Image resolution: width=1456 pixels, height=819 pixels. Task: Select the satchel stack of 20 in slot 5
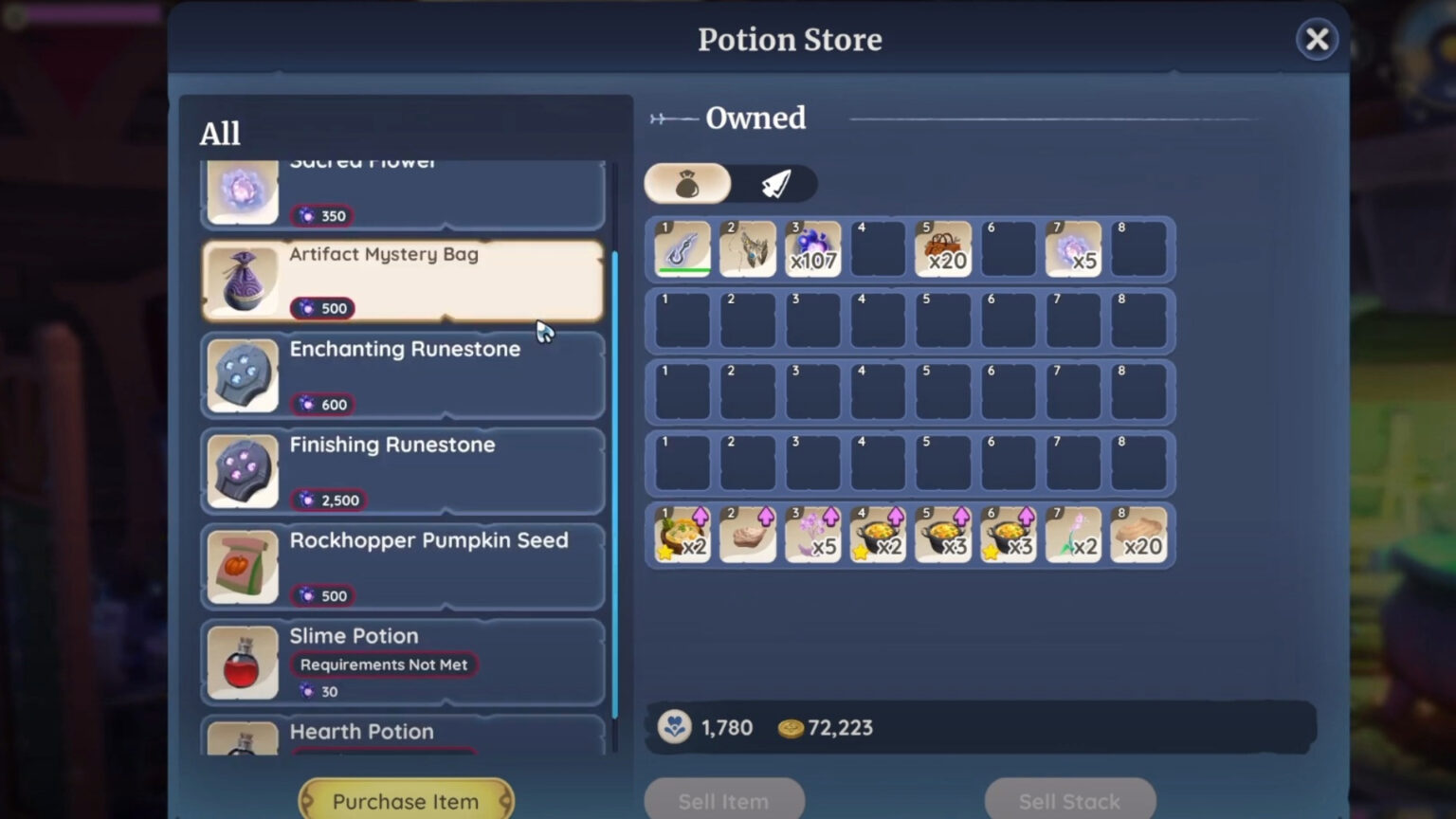coord(943,247)
